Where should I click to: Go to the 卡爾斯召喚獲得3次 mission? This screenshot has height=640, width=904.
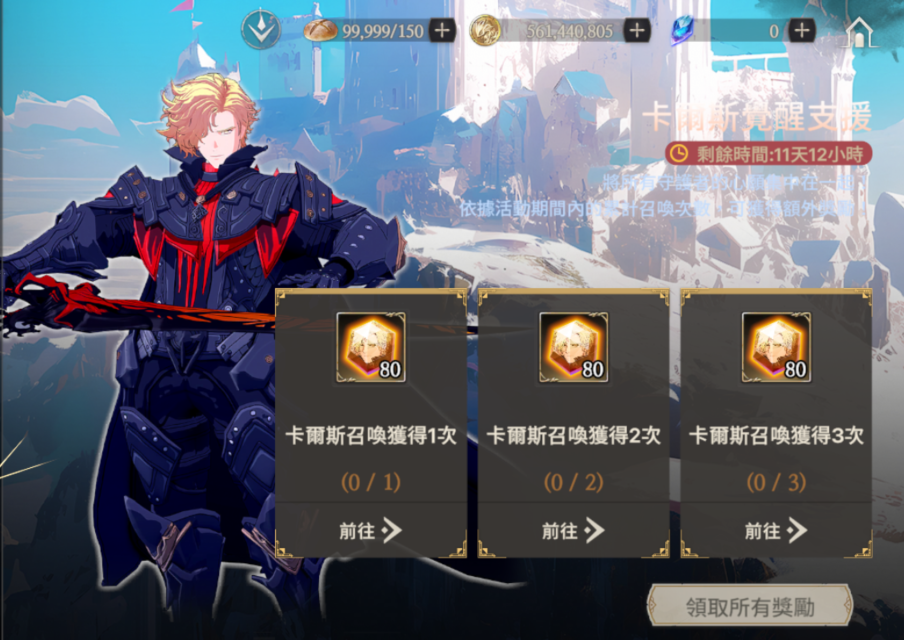pyautogui.click(x=776, y=530)
